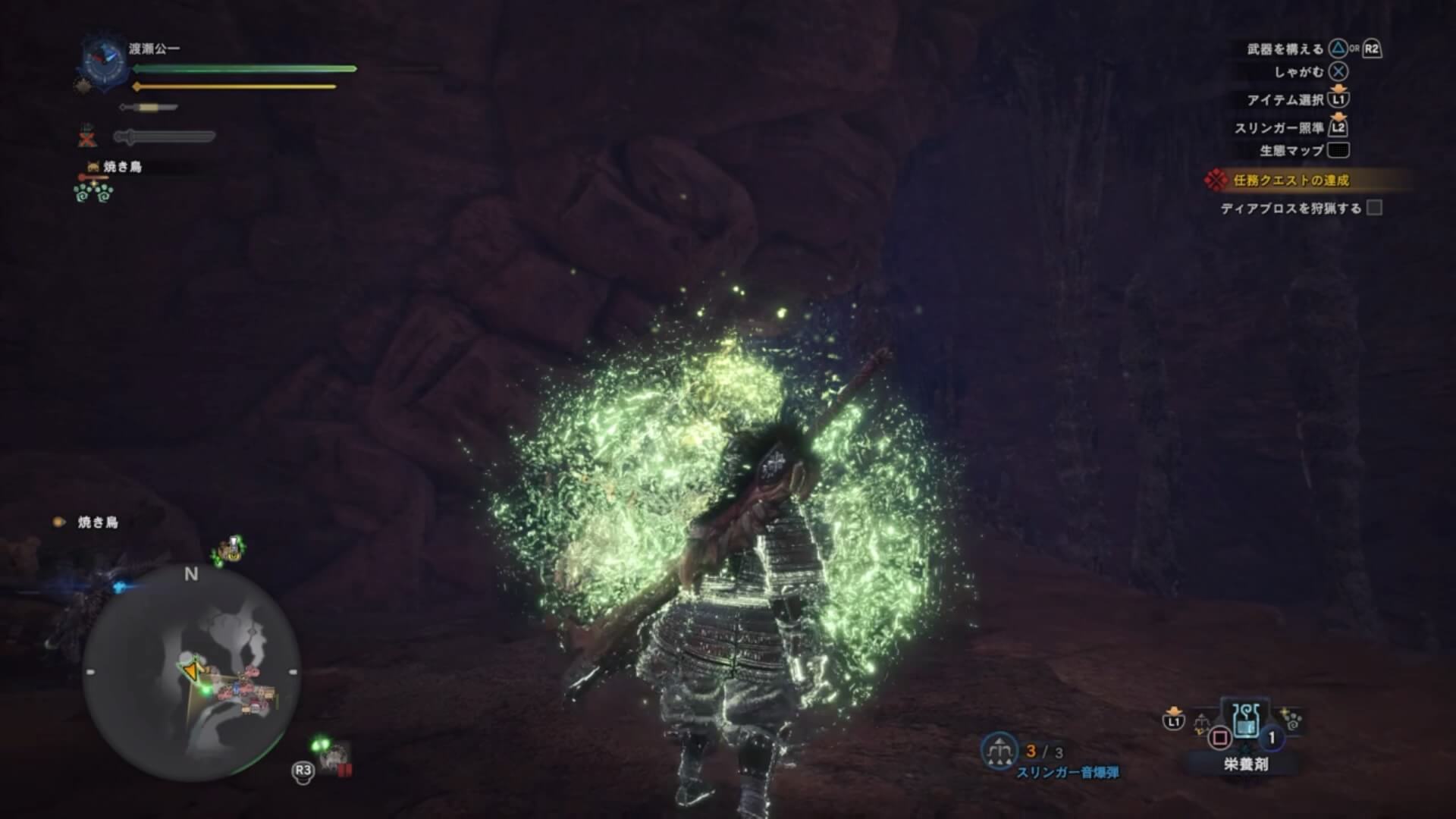1456x819 pixels.
Task: Click the orange player arrow on the minimap
Action: (190, 671)
